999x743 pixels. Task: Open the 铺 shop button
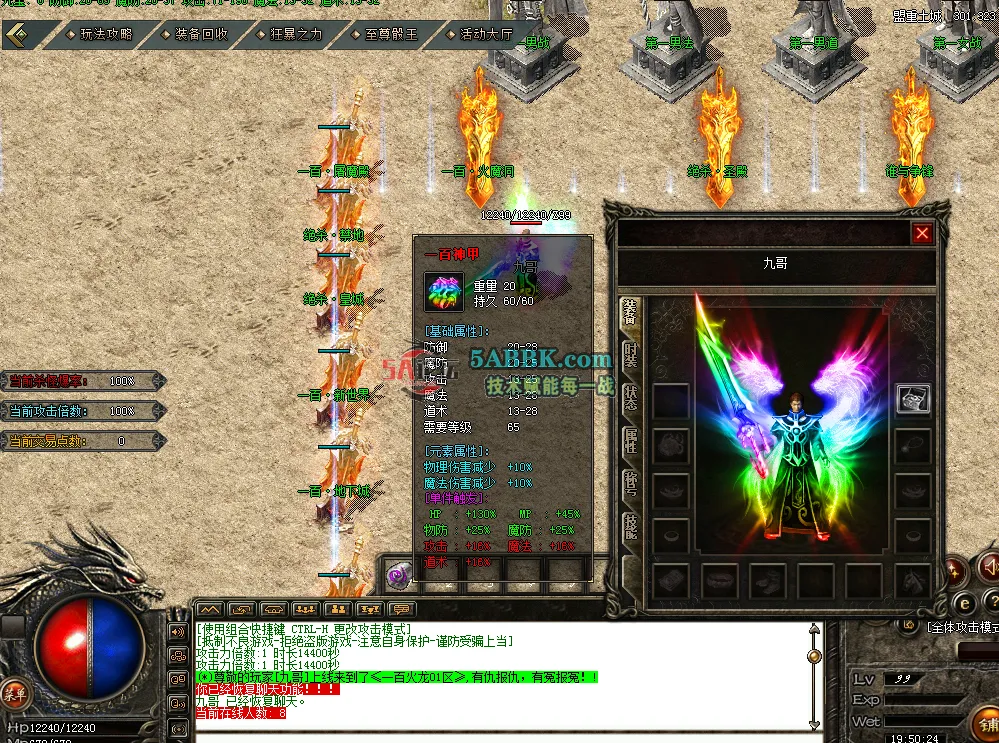(x=987, y=722)
